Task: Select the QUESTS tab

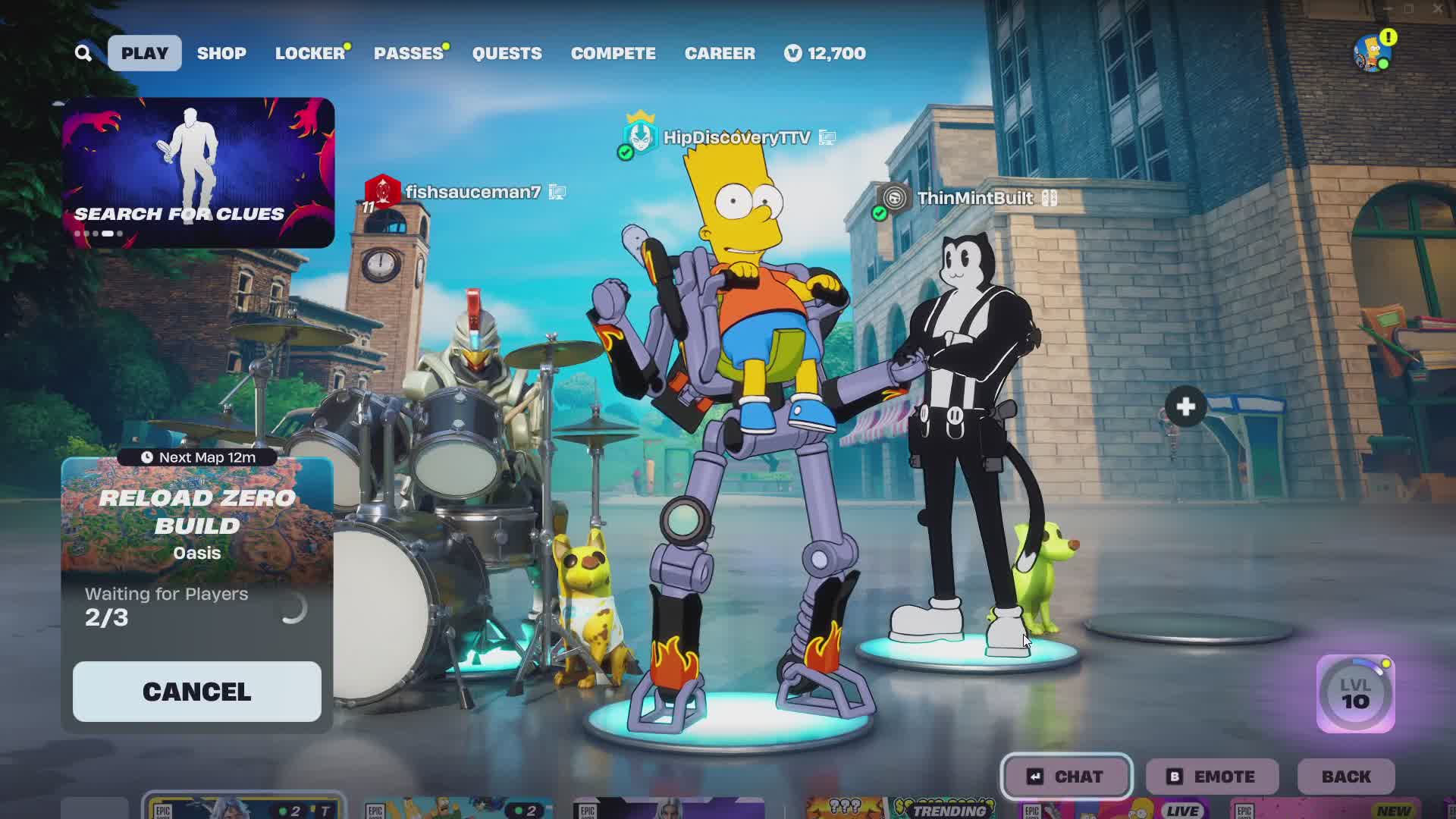Action: pyautogui.click(x=507, y=53)
